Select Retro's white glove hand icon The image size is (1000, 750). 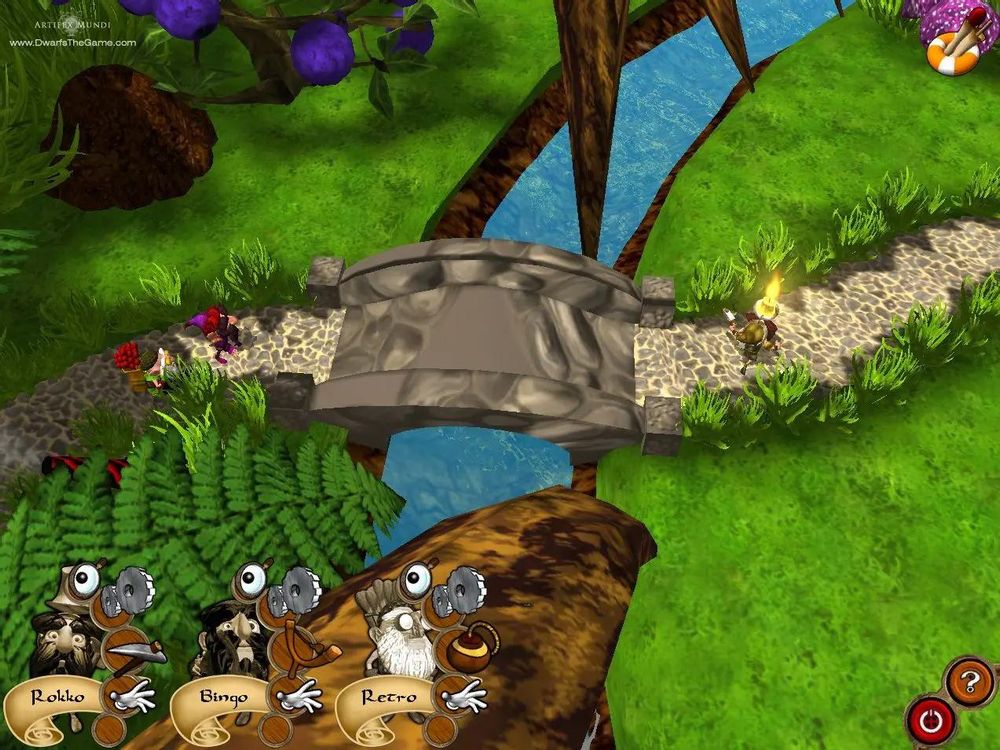tap(462, 697)
